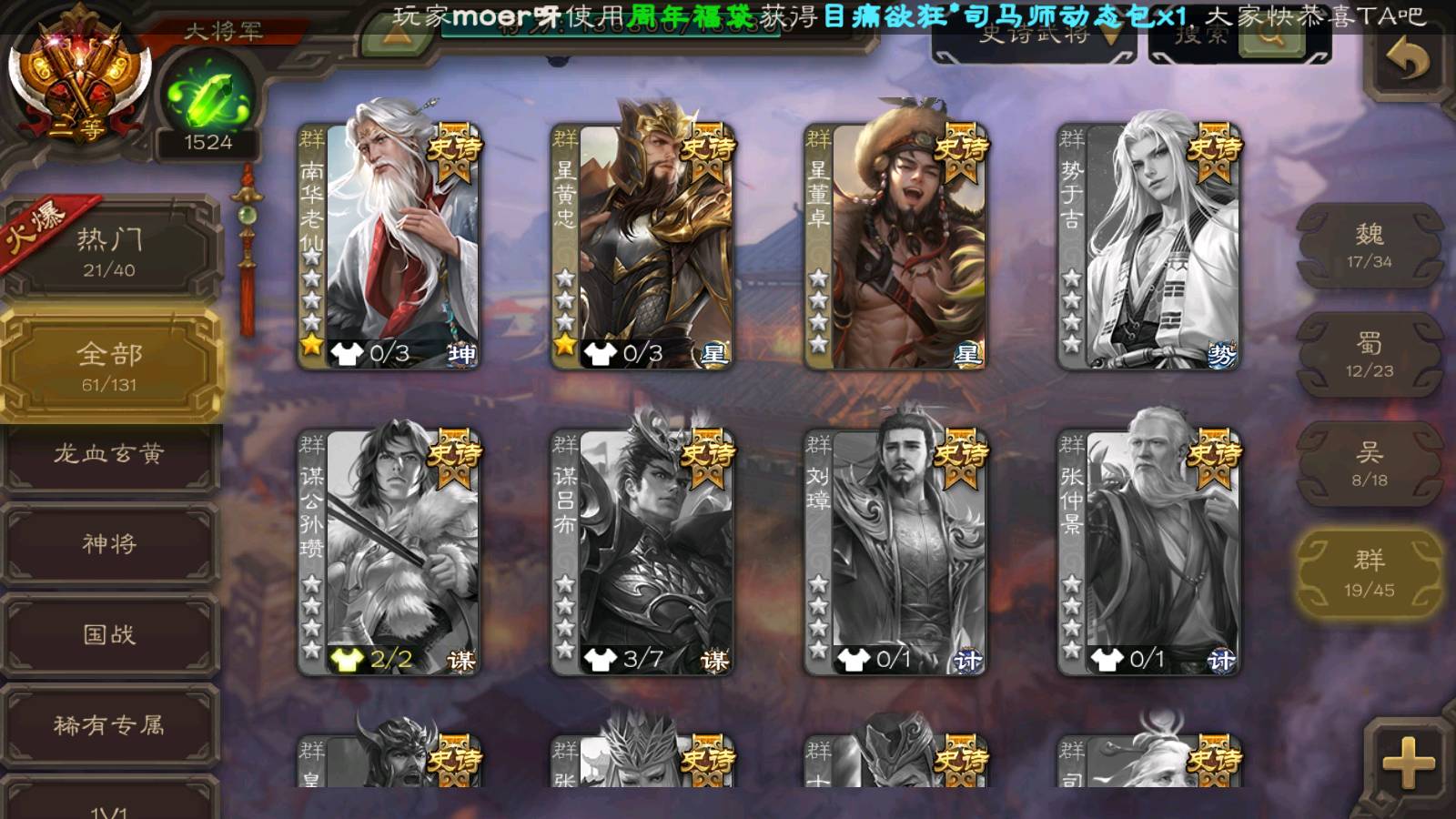Open the 势于吉 hero card
Image resolution: width=1456 pixels, height=819 pixels.
point(1148,246)
